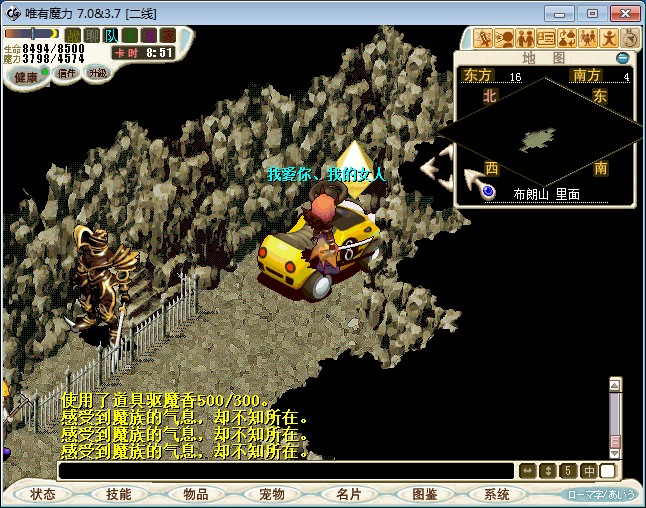Viewport: 646px width, 508px height.
Task: Click the chat input box
Action: pyautogui.click(x=287, y=470)
